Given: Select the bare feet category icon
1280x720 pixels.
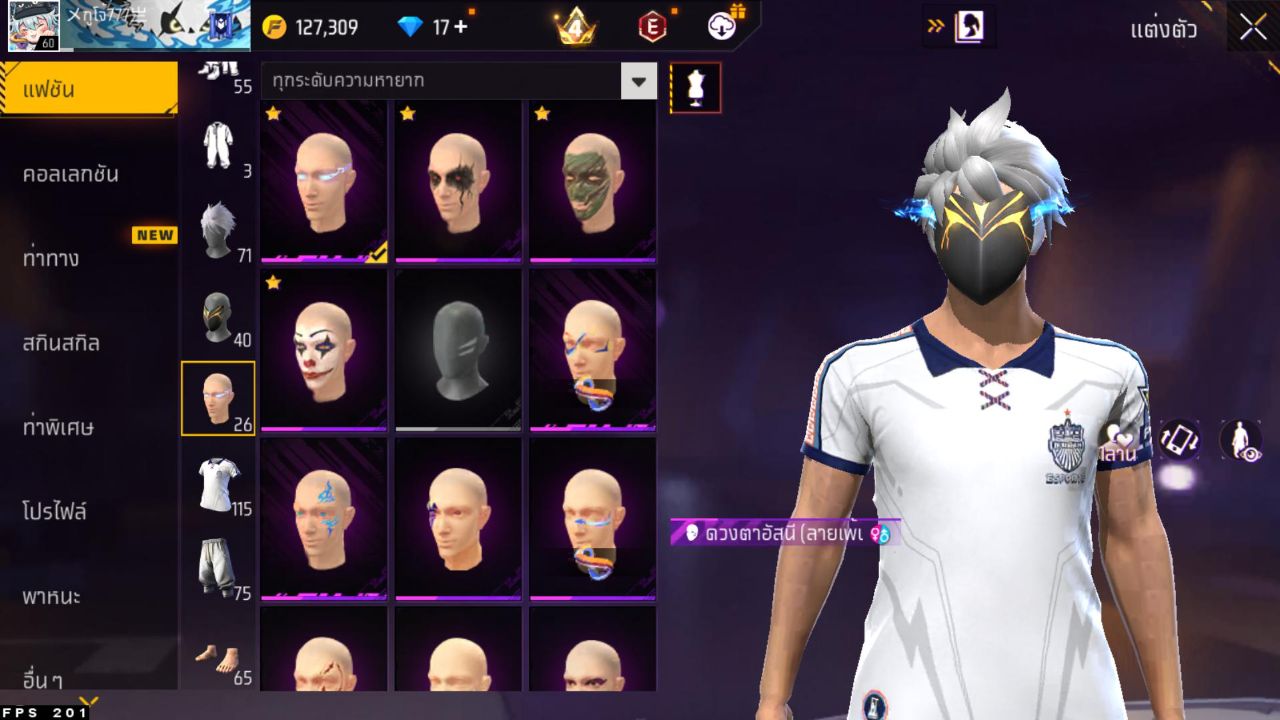Looking at the screenshot, I should pos(220,650).
